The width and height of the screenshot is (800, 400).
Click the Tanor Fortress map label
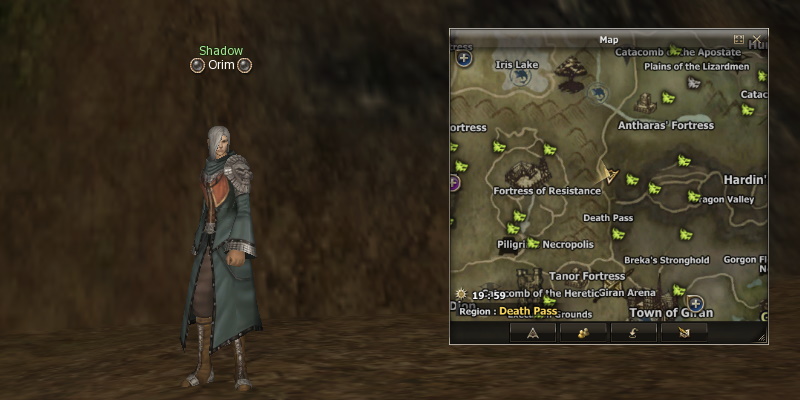point(587,276)
